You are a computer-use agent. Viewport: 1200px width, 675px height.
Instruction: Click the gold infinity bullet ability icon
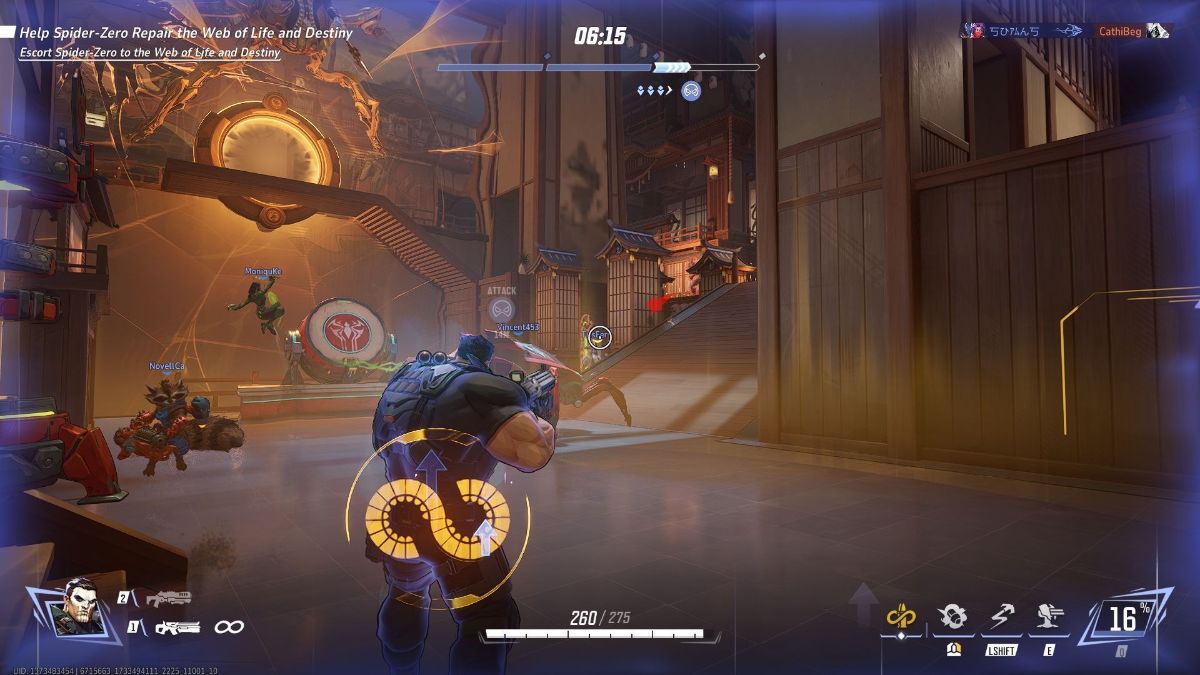901,618
